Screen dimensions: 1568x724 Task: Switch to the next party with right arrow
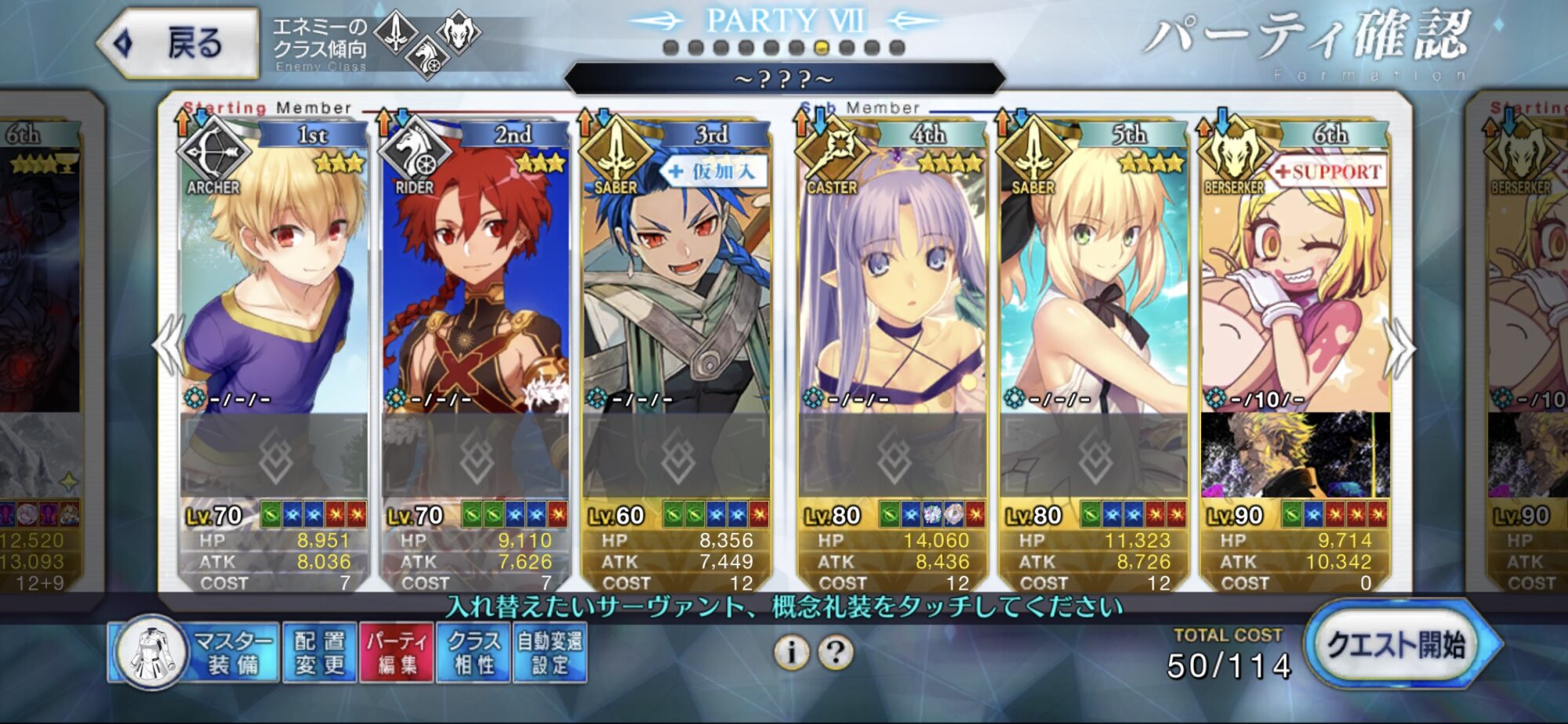coord(1400,346)
